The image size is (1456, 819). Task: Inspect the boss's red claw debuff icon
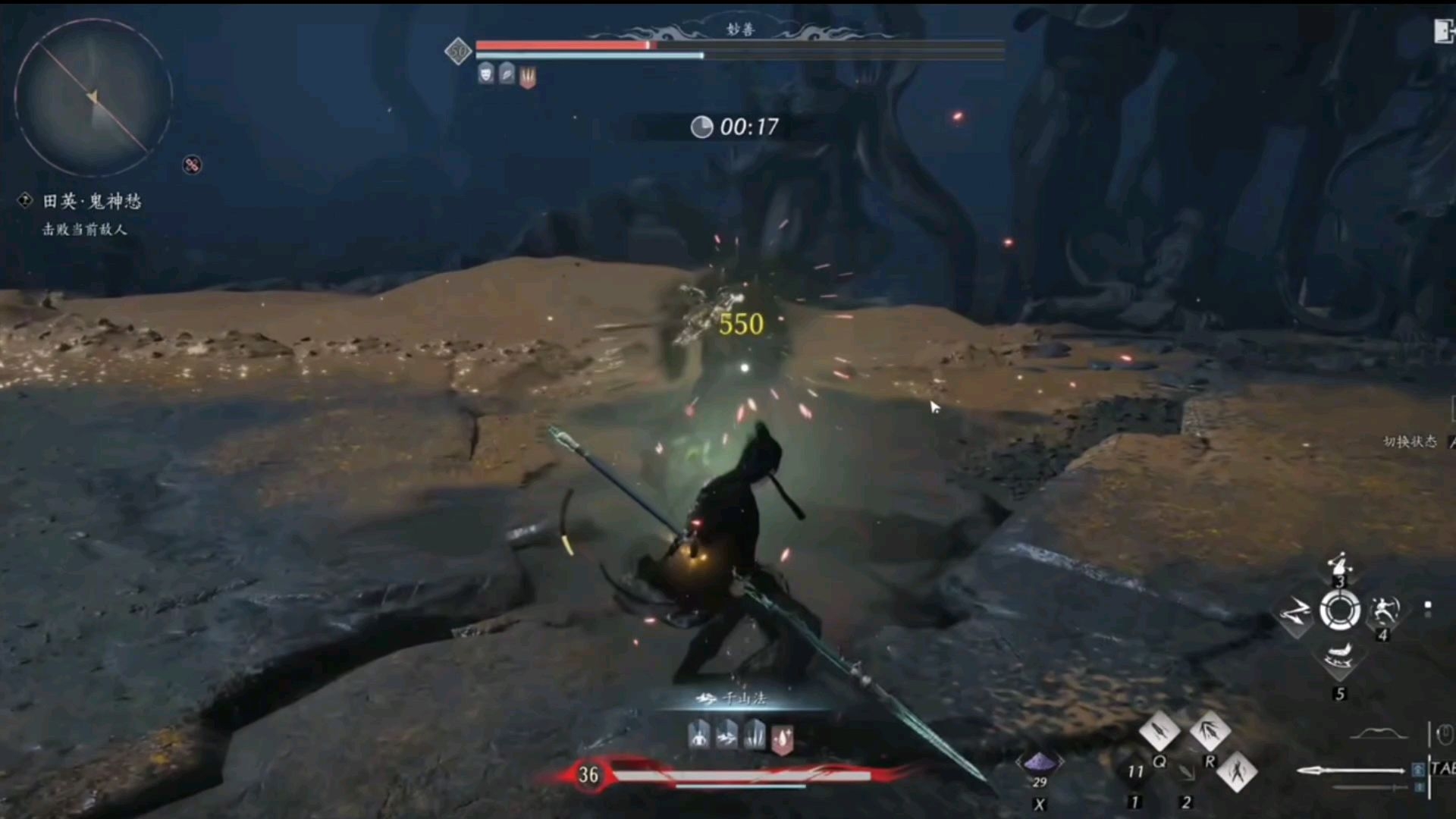click(528, 76)
